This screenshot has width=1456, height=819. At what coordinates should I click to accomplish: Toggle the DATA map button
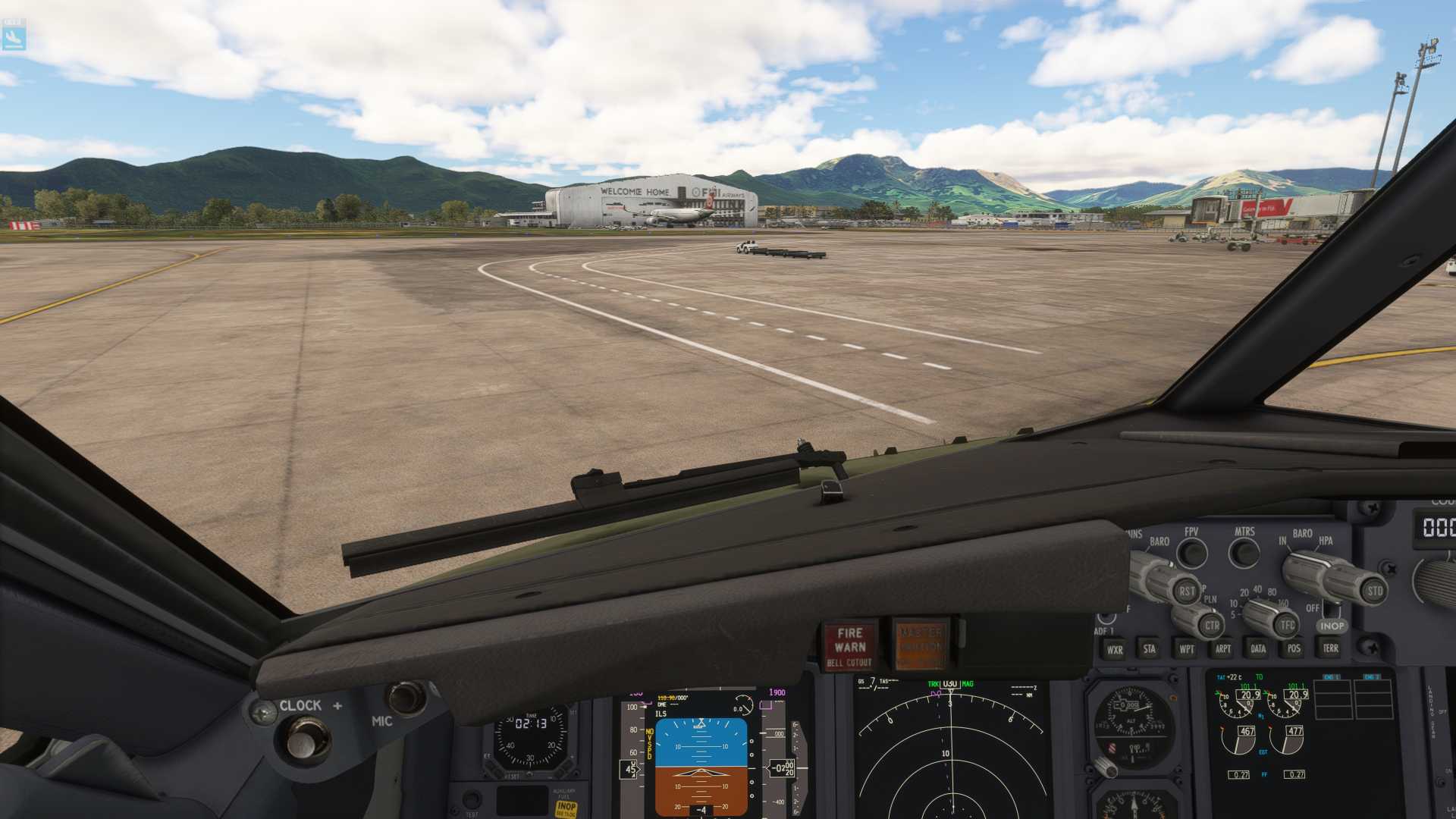pos(1258,648)
